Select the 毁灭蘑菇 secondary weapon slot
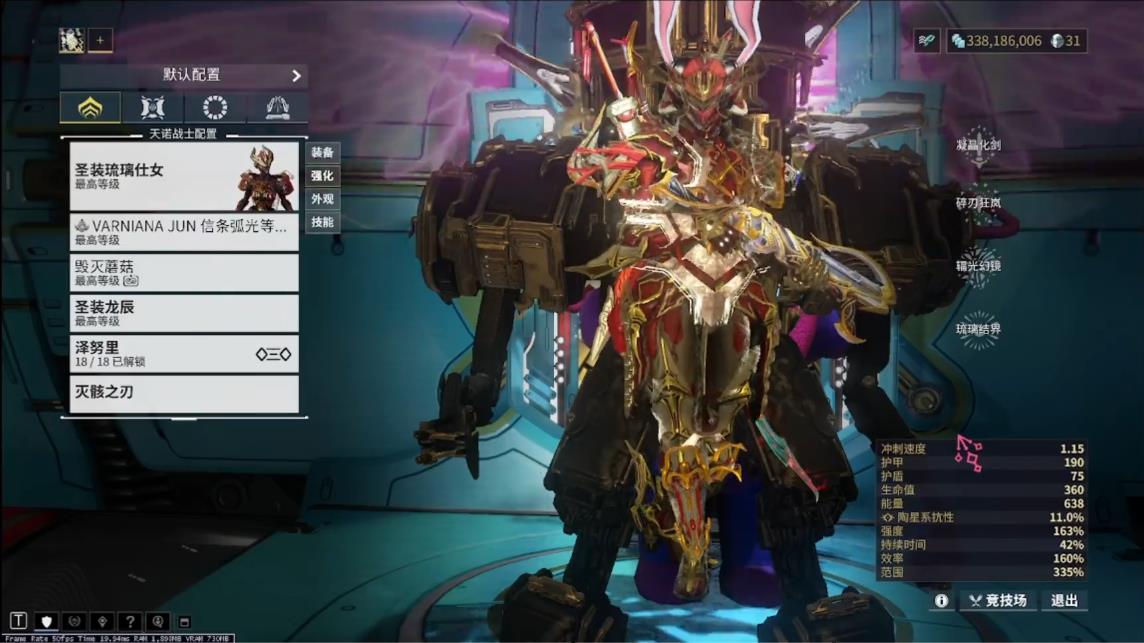1144x643 pixels. pyautogui.click(x=184, y=273)
